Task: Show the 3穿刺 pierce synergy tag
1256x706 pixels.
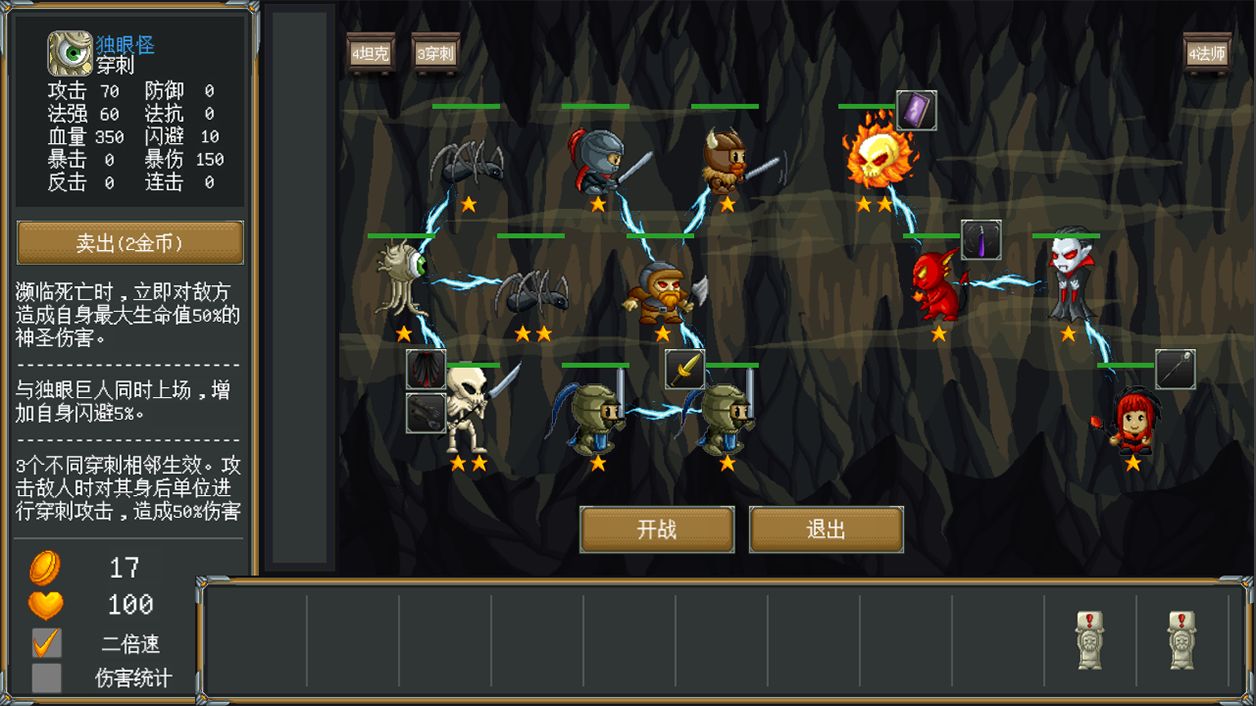Action: point(436,53)
